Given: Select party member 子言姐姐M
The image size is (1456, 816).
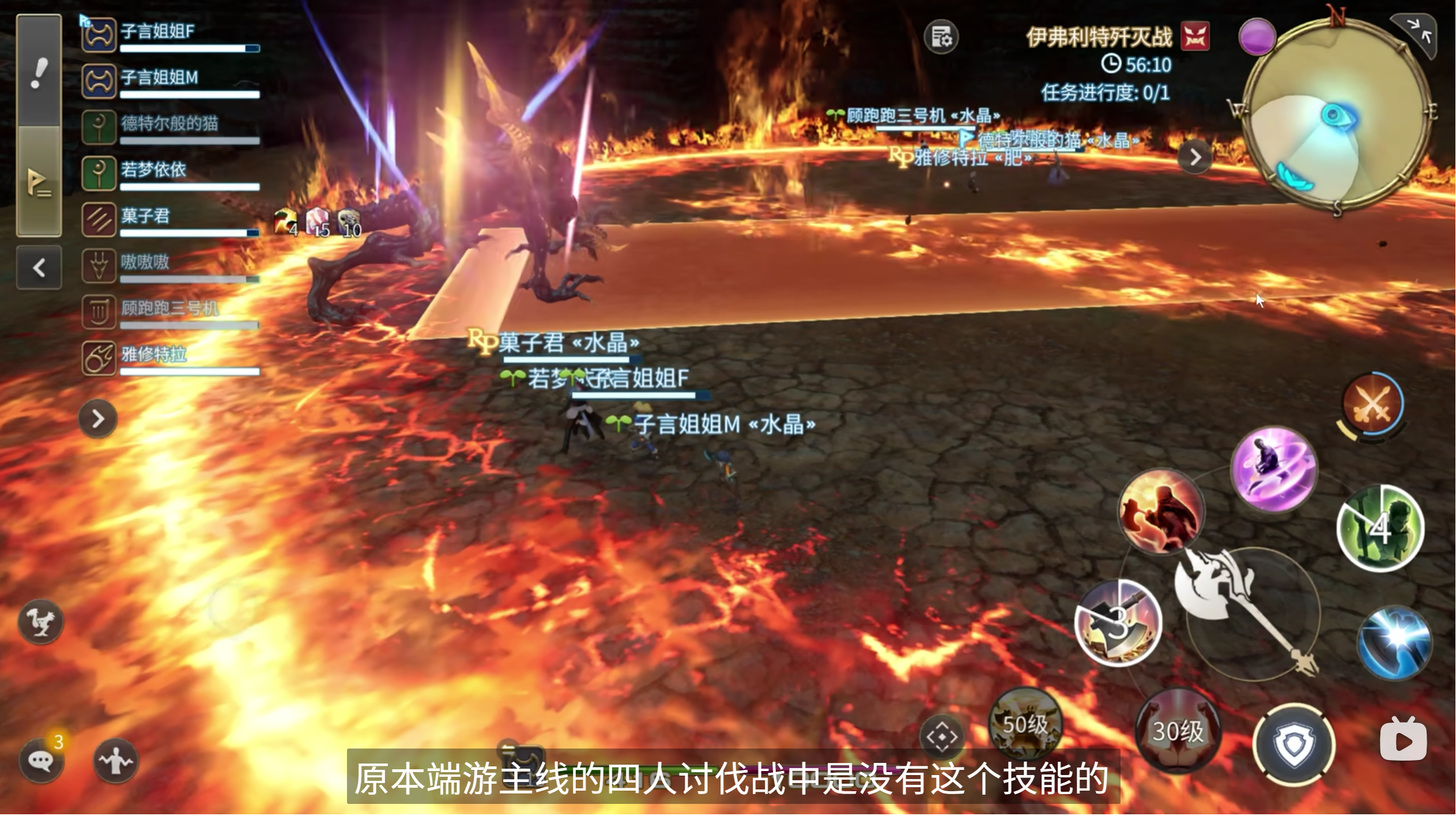Looking at the screenshot, I should click(x=171, y=81).
